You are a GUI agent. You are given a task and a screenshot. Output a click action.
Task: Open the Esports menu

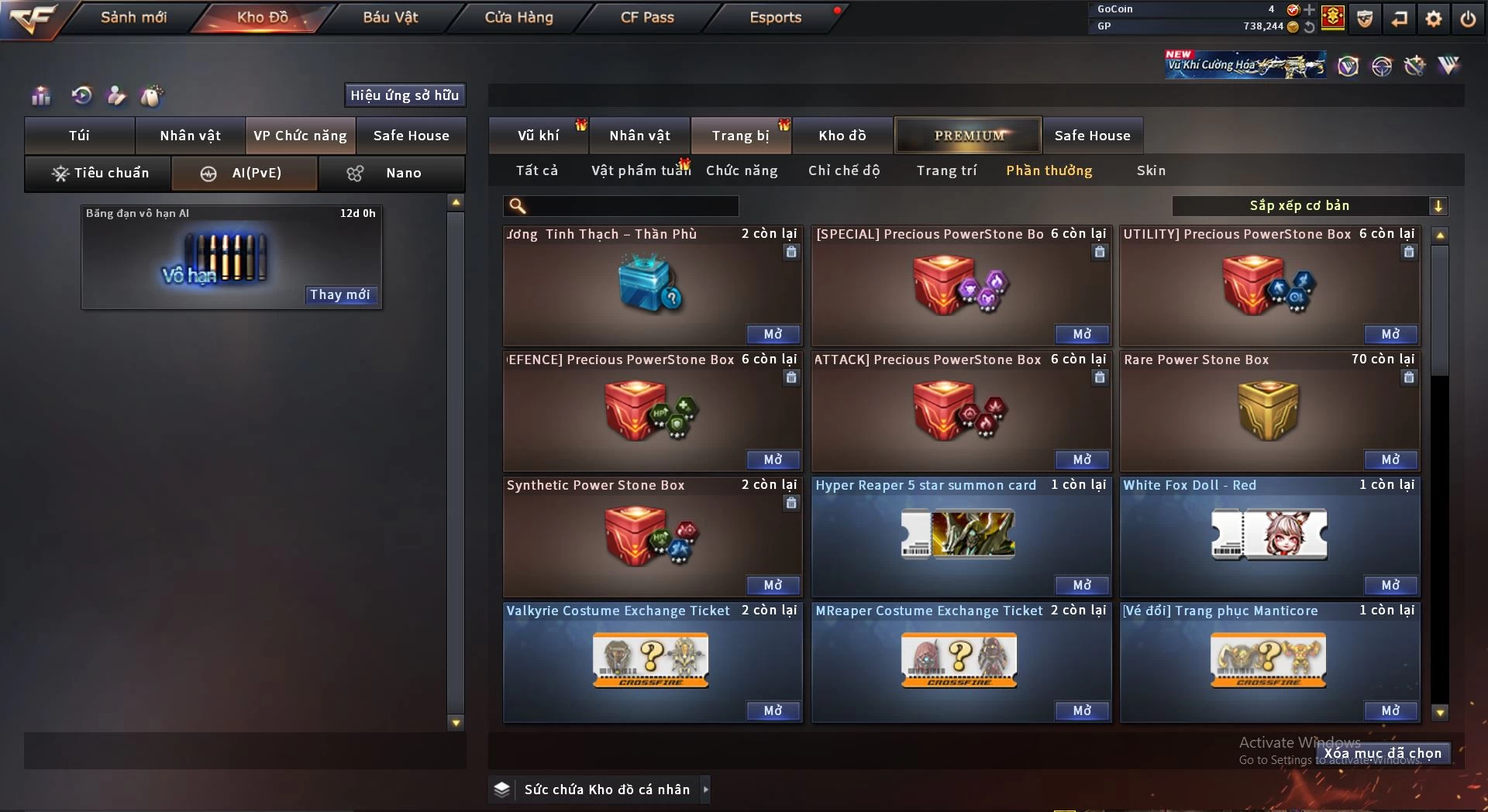[x=775, y=17]
